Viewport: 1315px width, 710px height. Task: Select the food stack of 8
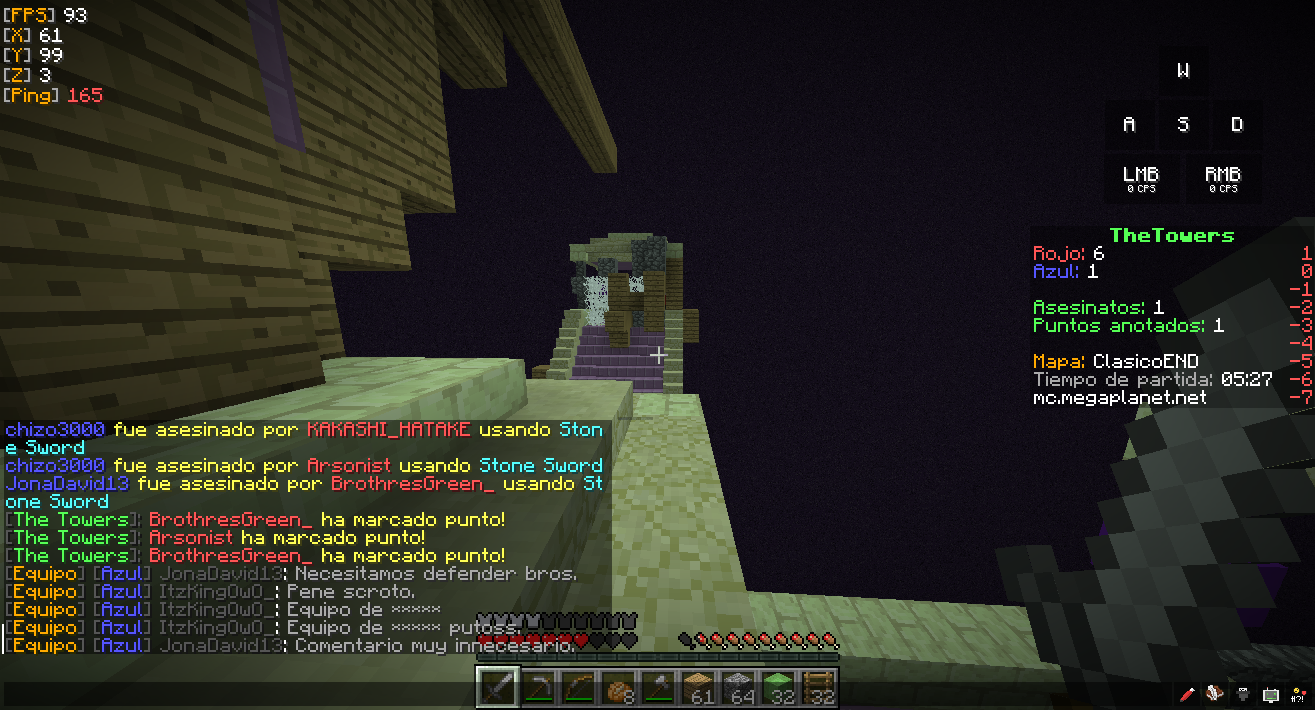(618, 688)
